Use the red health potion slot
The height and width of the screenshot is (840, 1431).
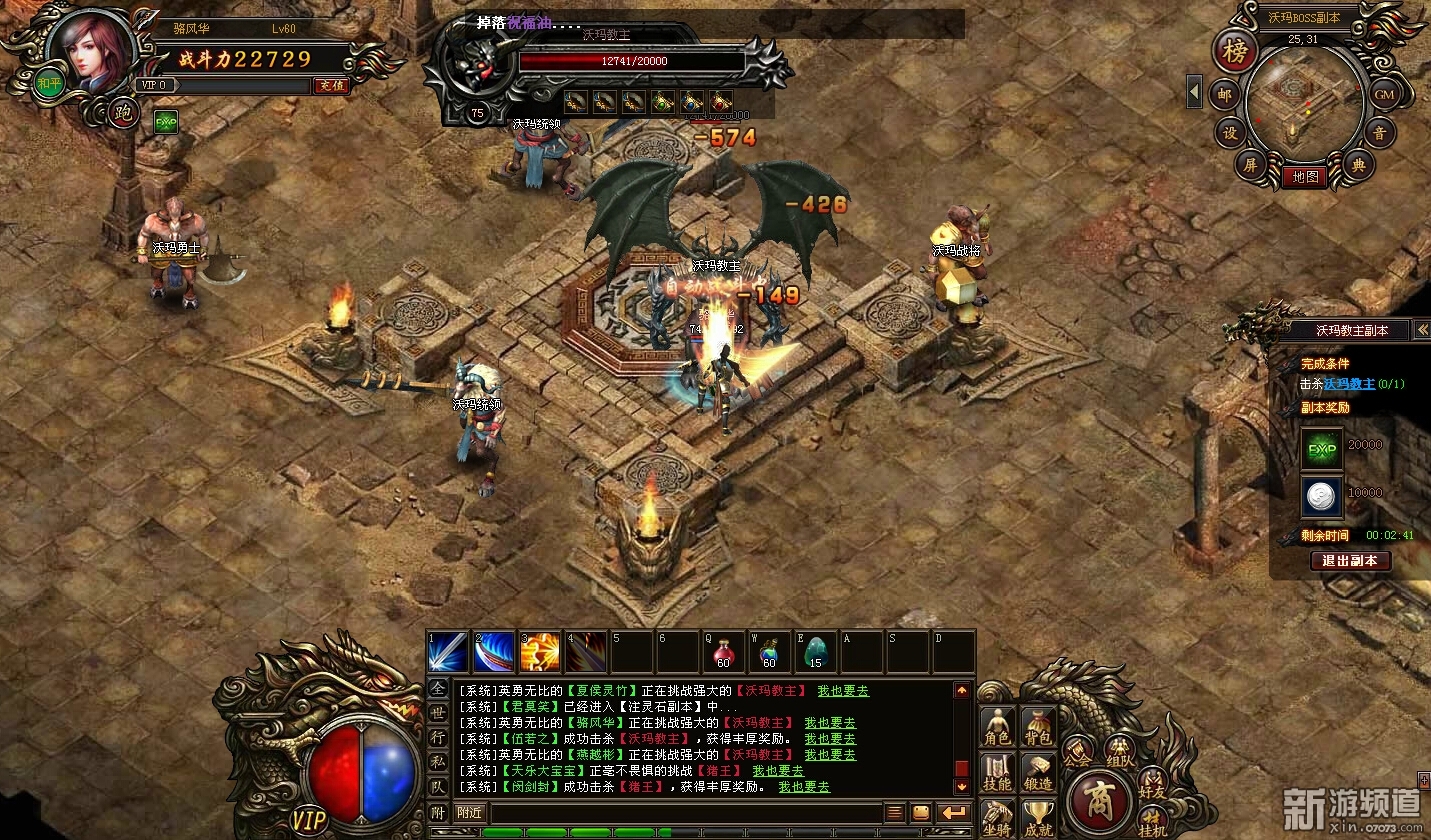(723, 651)
